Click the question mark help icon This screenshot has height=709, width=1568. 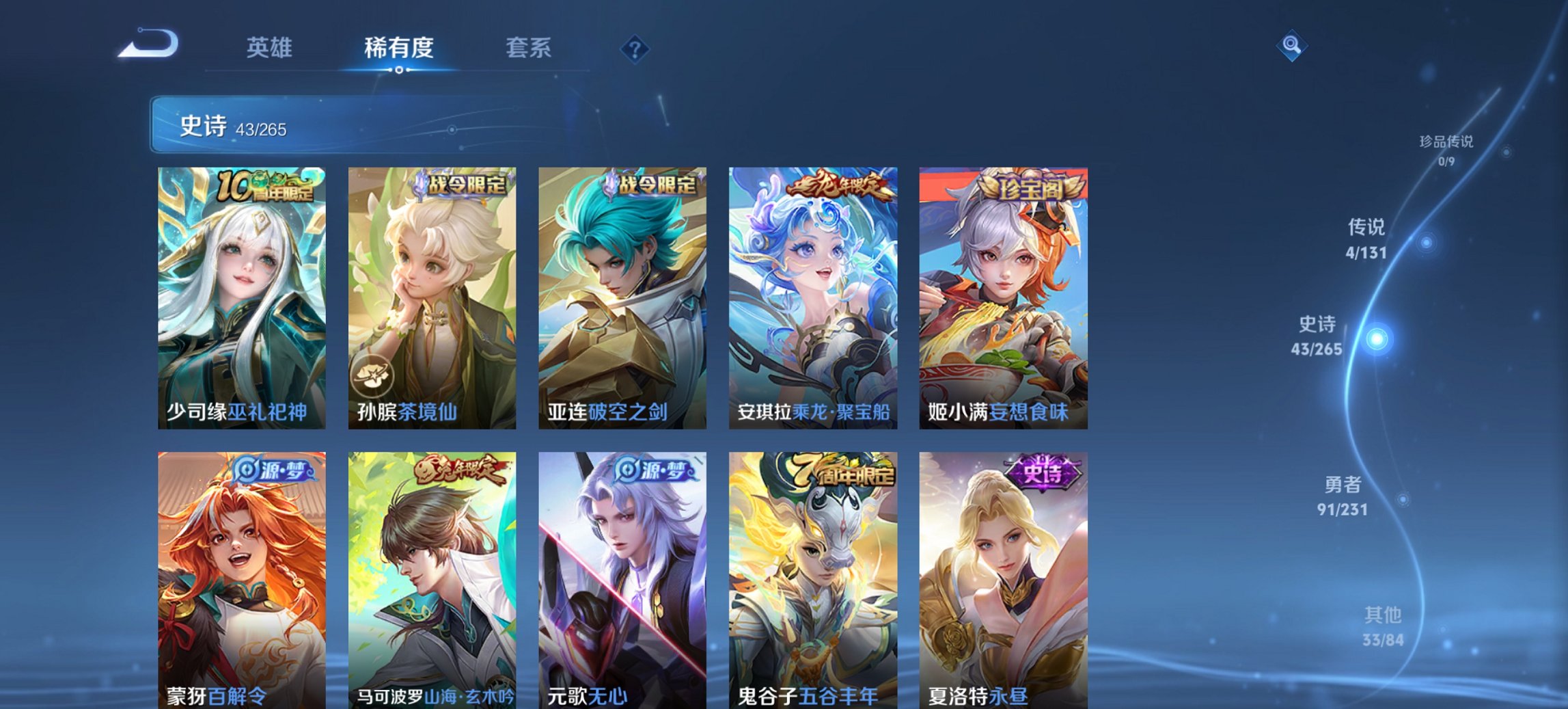click(x=635, y=48)
